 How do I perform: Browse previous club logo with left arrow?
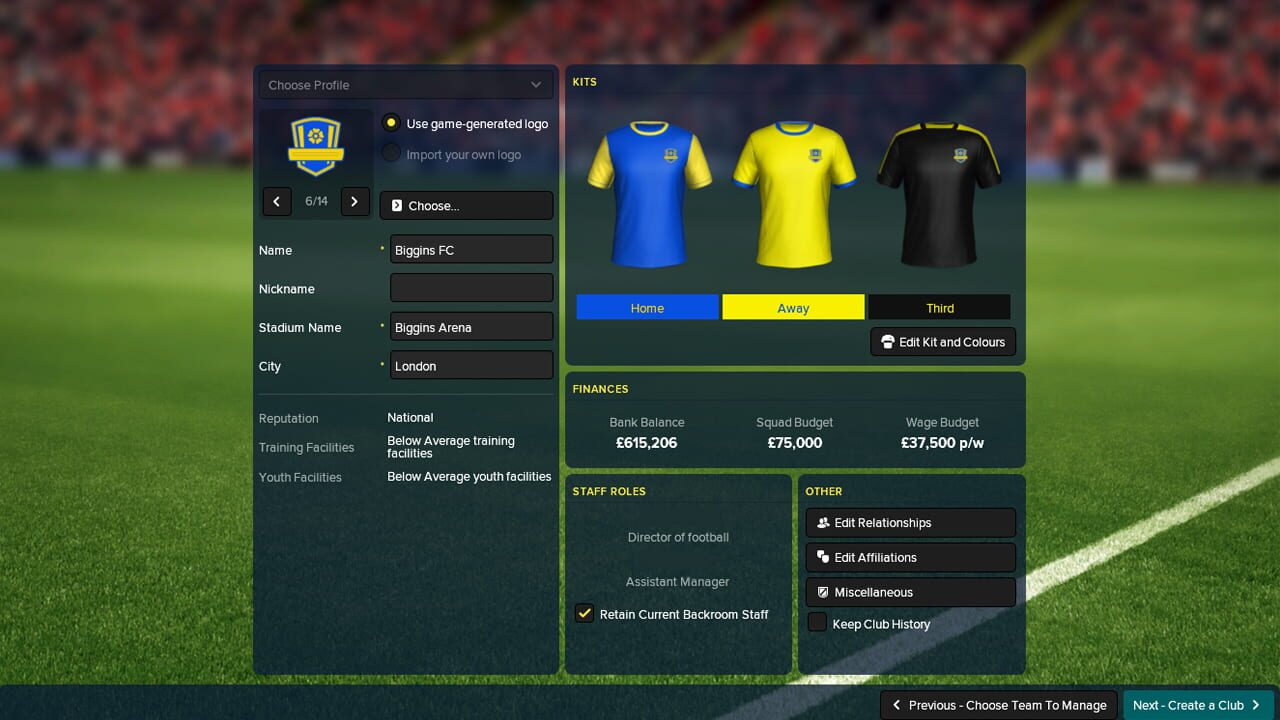(x=277, y=201)
